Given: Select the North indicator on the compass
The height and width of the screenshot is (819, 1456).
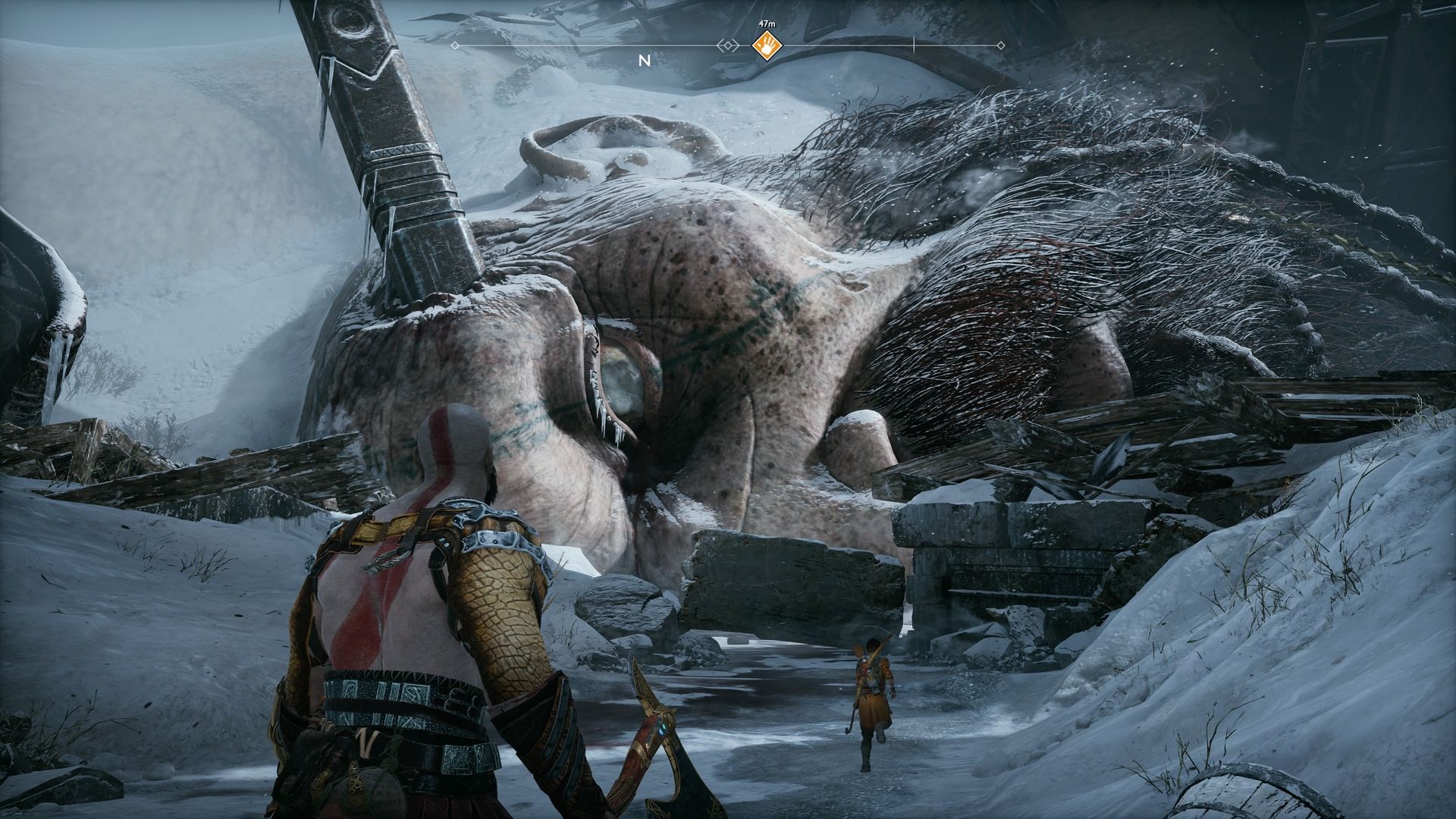Looking at the screenshot, I should 645,61.
